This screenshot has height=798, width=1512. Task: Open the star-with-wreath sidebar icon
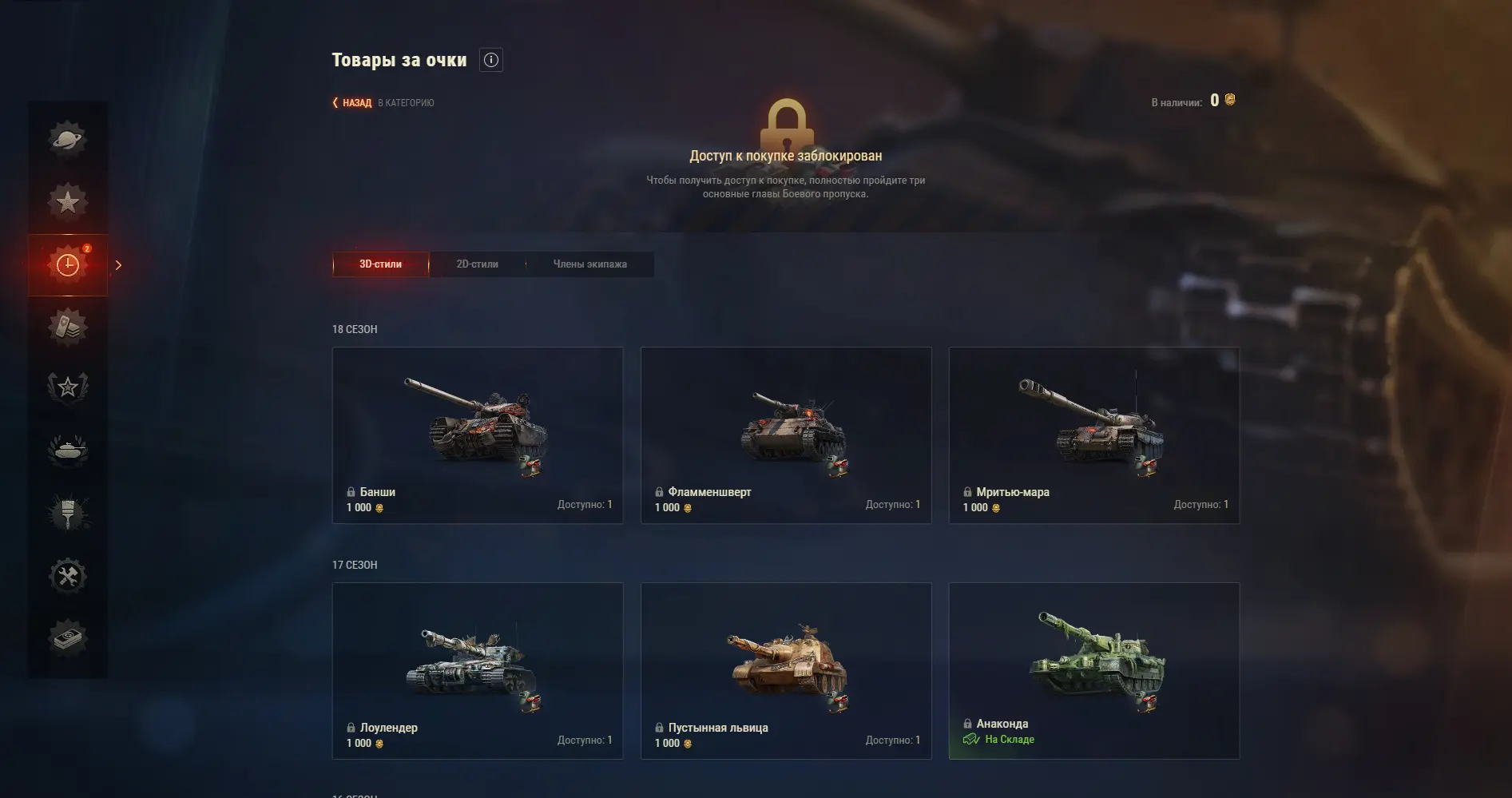[68, 388]
